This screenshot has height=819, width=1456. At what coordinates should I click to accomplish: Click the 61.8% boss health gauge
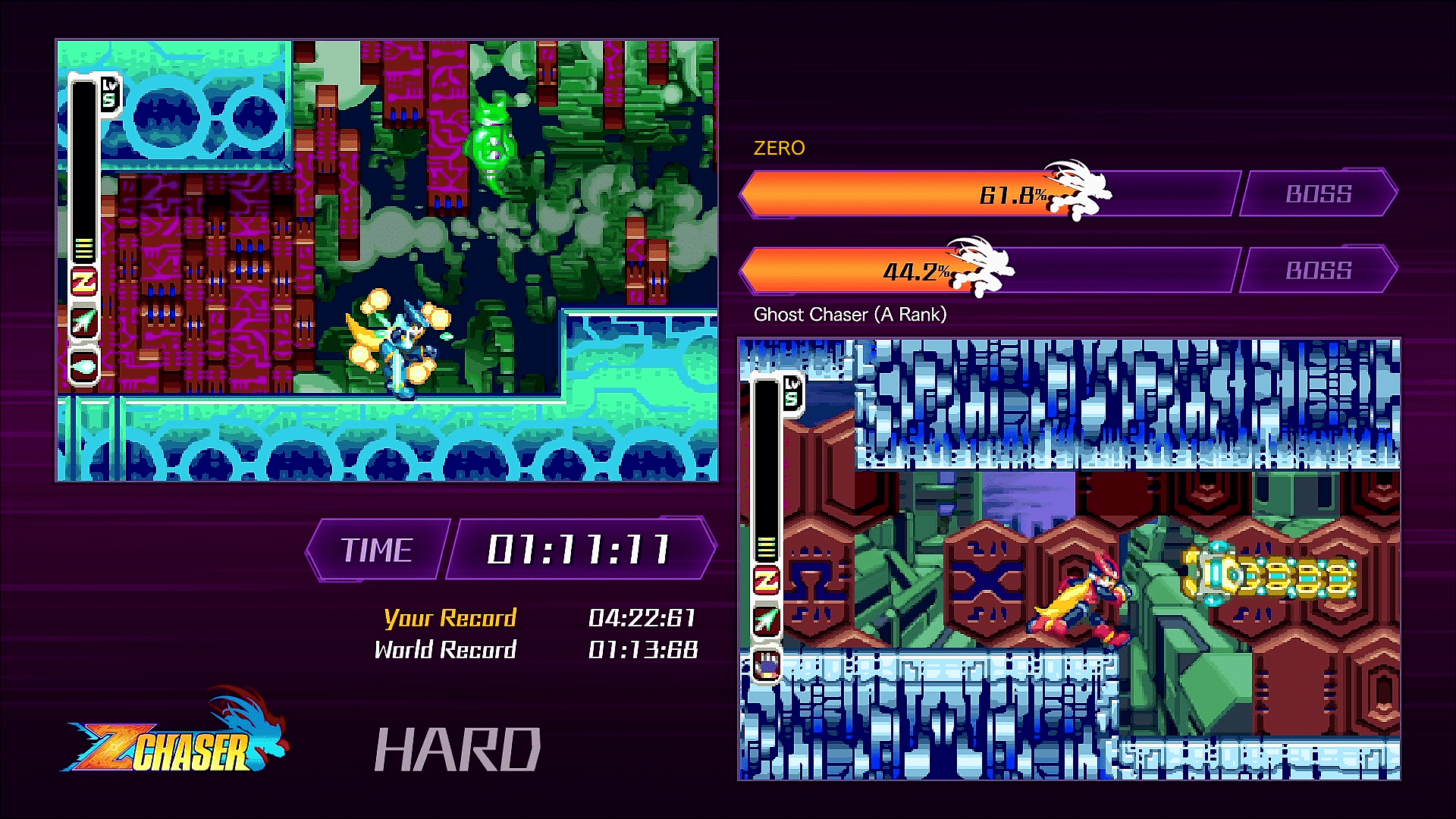pyautogui.click(x=948, y=194)
